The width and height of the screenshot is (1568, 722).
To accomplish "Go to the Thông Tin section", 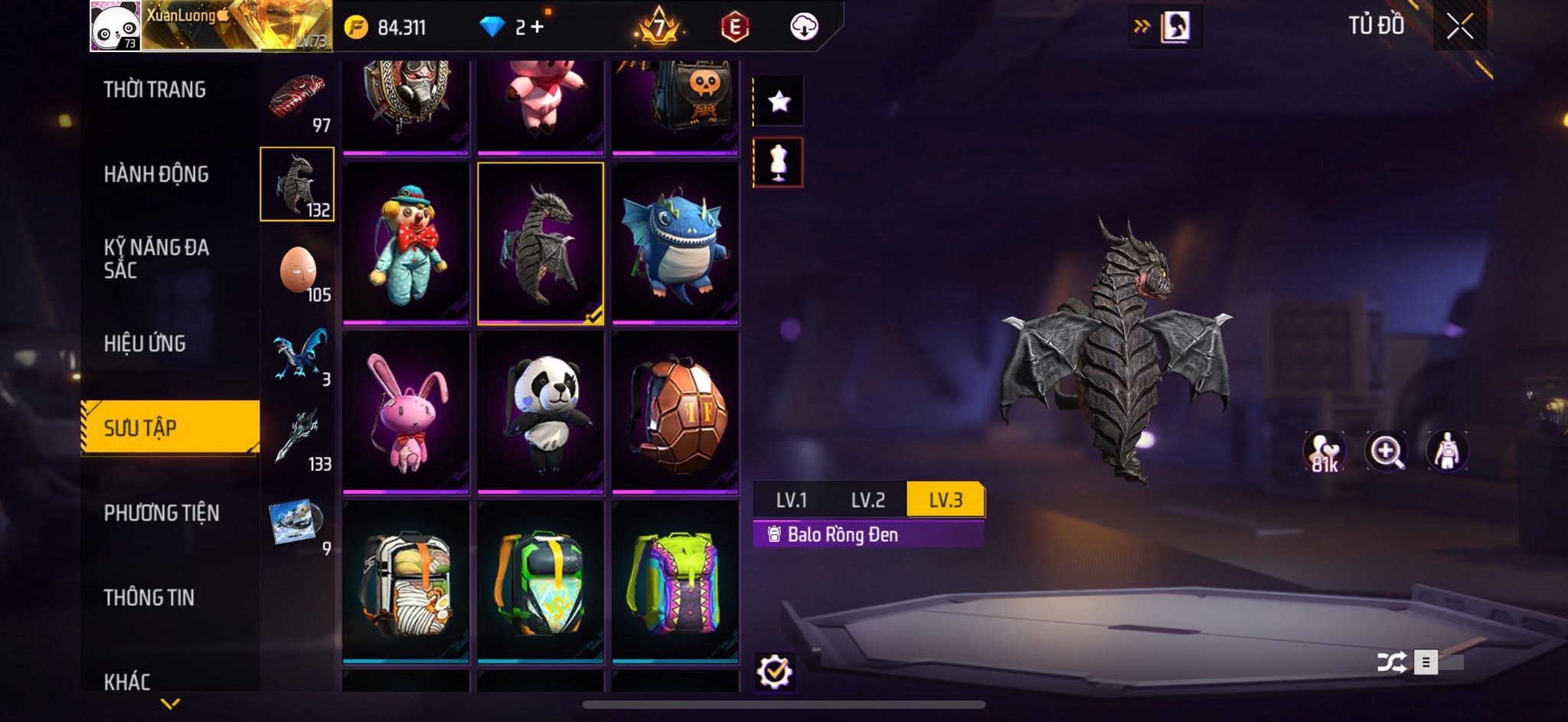I will click(149, 597).
